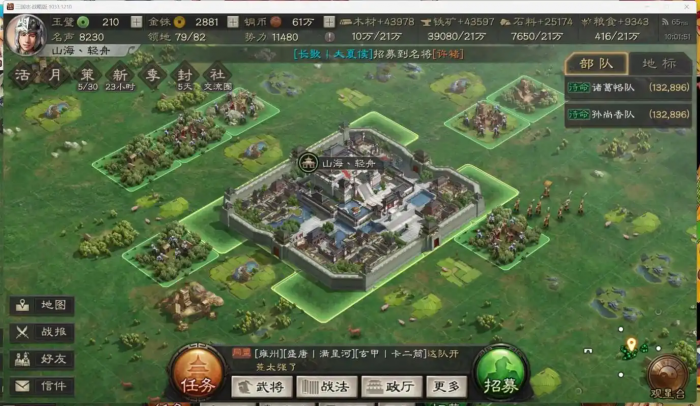700x406 pixels.
Task: Show the 更多 more options
Action: (446, 386)
